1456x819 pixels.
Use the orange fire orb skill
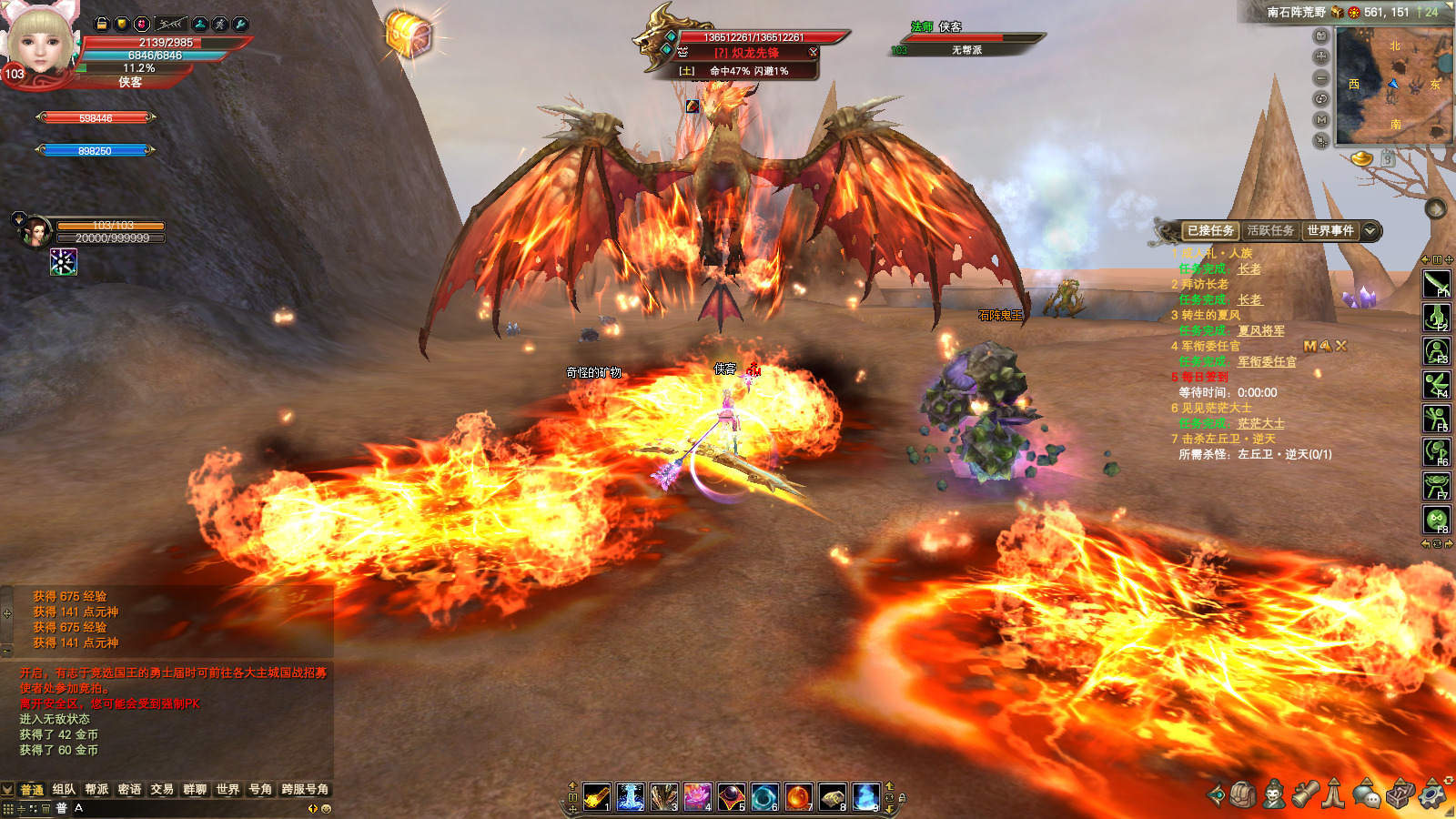pyautogui.click(x=798, y=796)
